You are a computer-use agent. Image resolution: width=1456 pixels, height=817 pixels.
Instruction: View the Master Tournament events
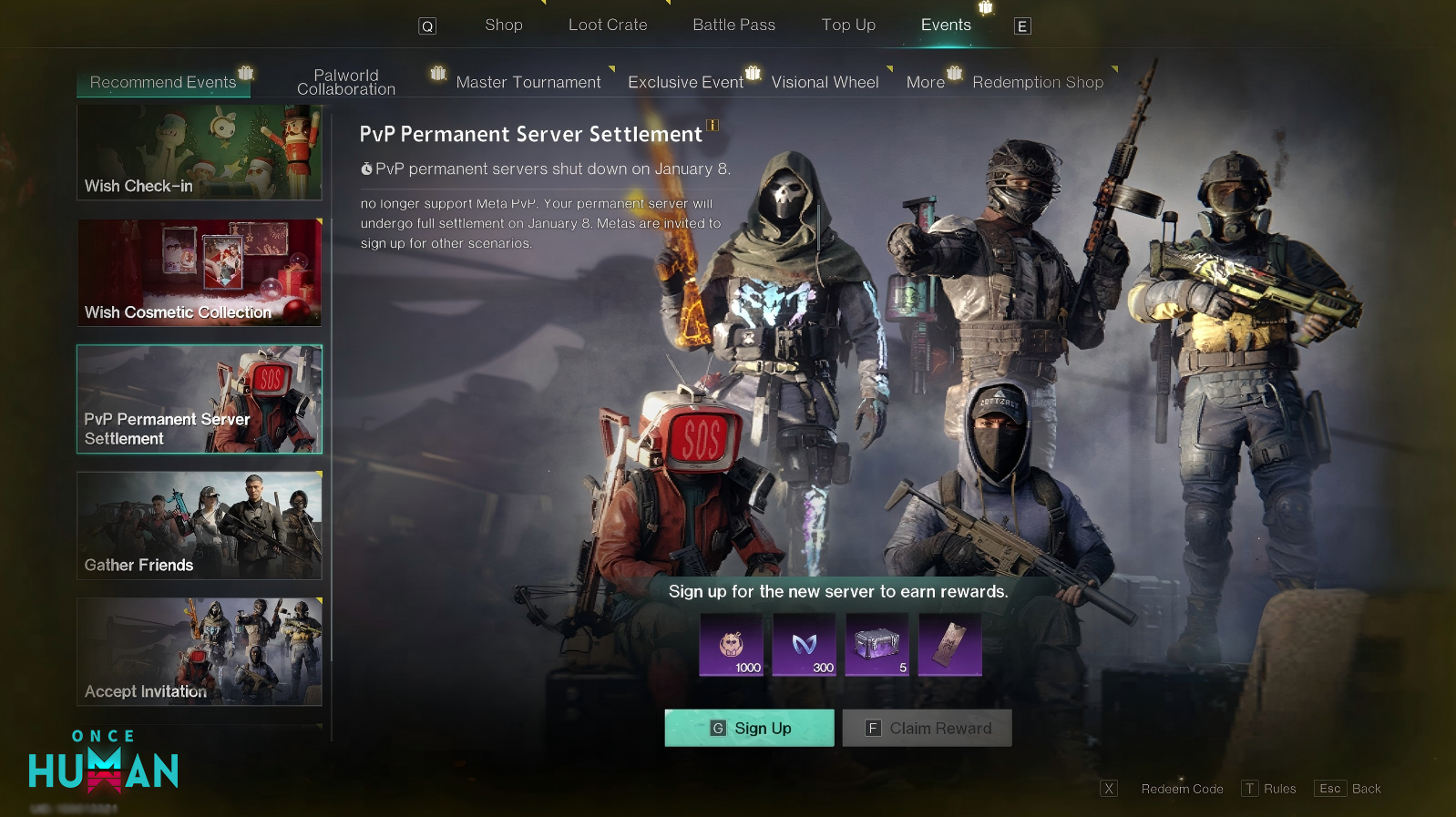pyautogui.click(x=528, y=83)
